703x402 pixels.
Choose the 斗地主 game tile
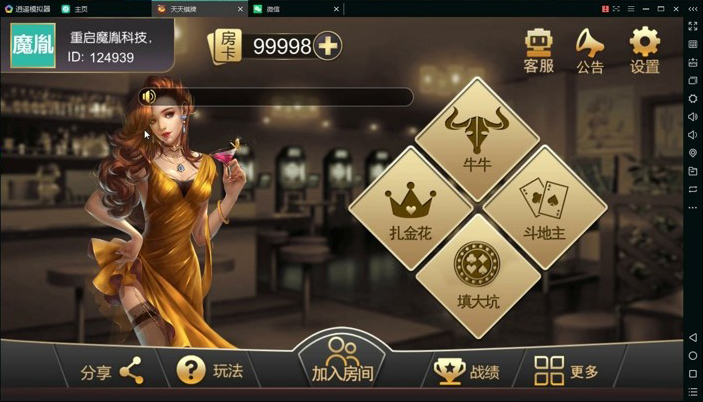[x=544, y=208]
